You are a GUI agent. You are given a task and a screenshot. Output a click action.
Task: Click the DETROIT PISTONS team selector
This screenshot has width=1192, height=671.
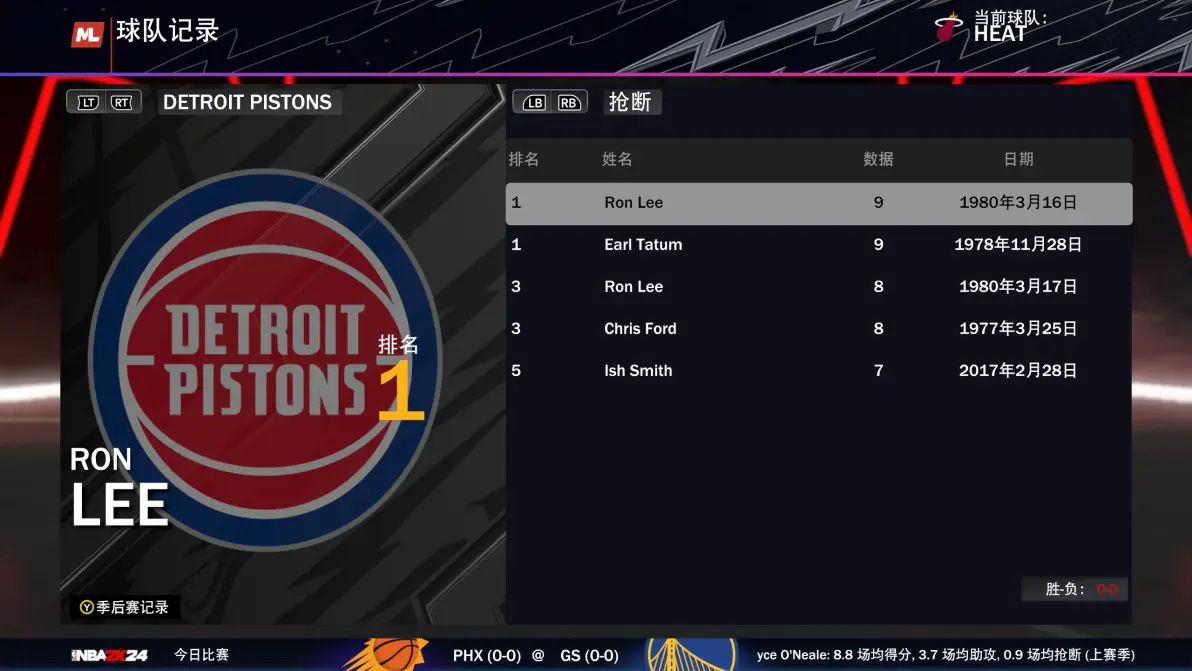tap(248, 102)
